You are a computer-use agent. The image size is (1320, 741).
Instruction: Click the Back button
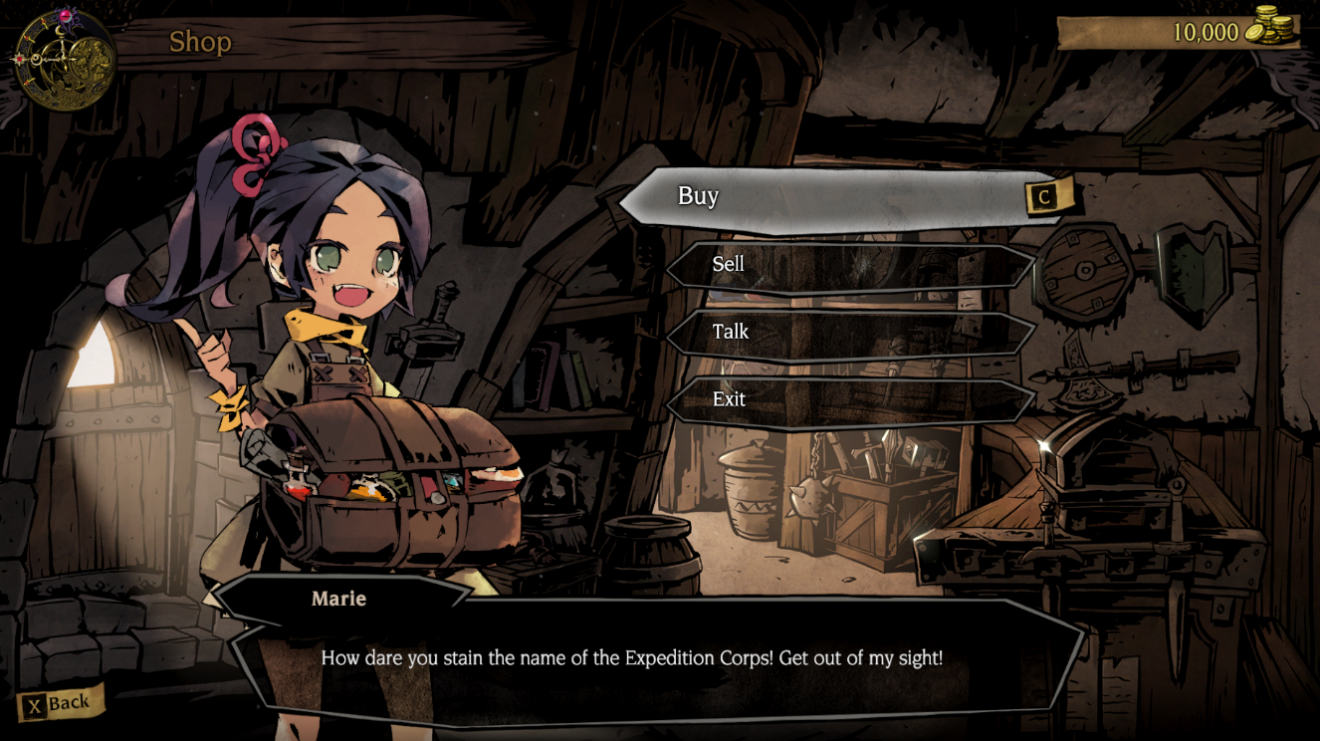pos(62,703)
